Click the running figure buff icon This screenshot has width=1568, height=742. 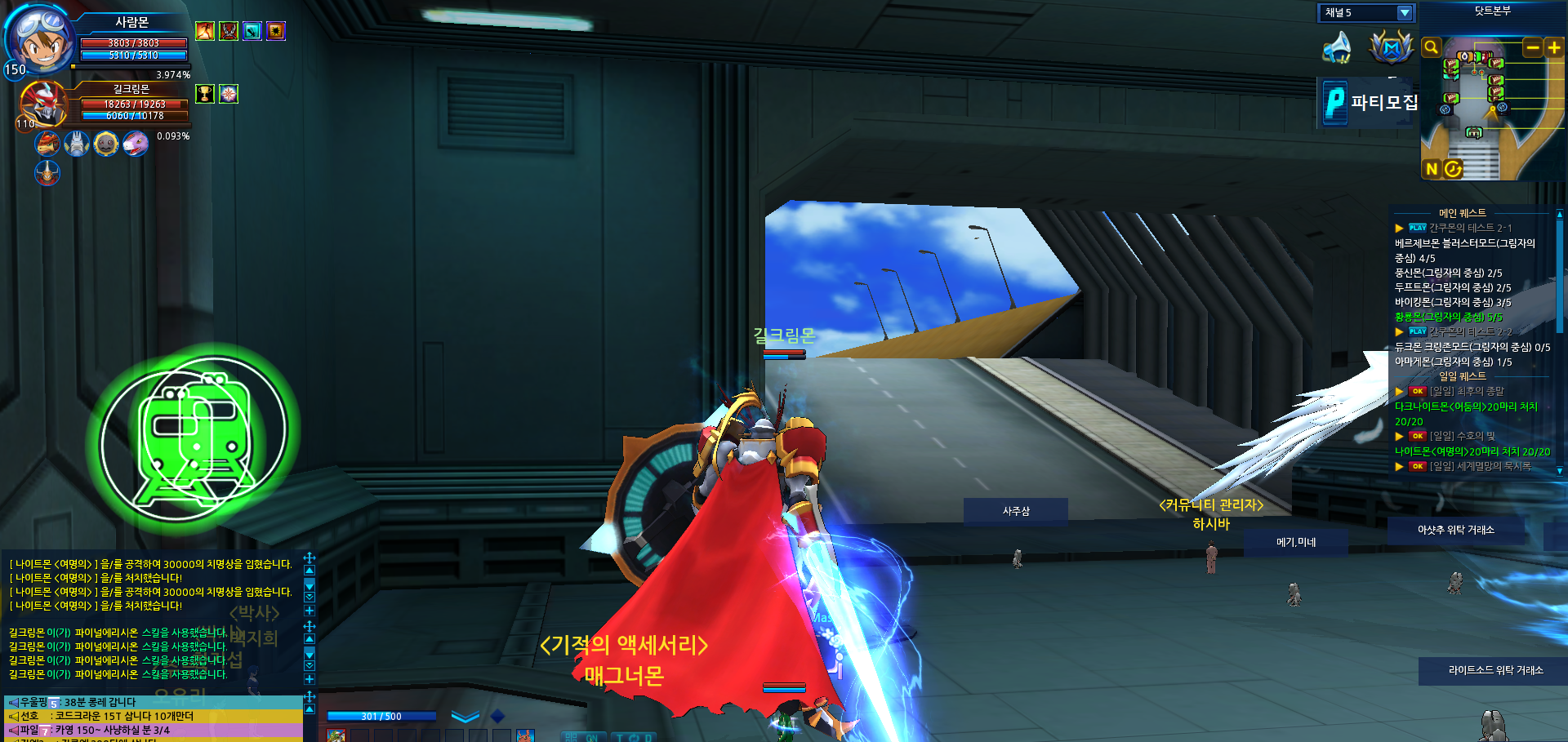click(x=205, y=31)
